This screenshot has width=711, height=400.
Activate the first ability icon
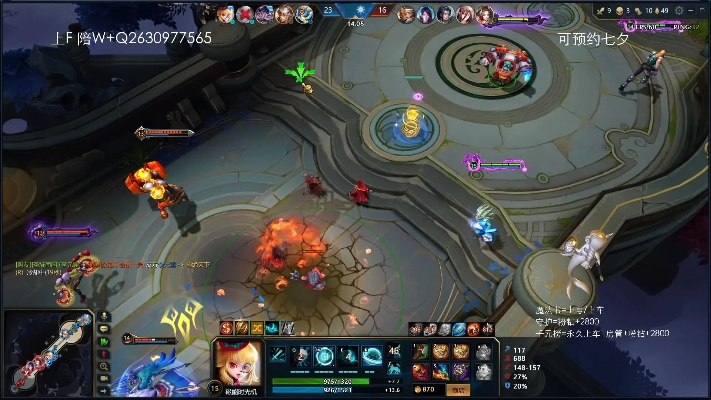pyautogui.click(x=279, y=356)
